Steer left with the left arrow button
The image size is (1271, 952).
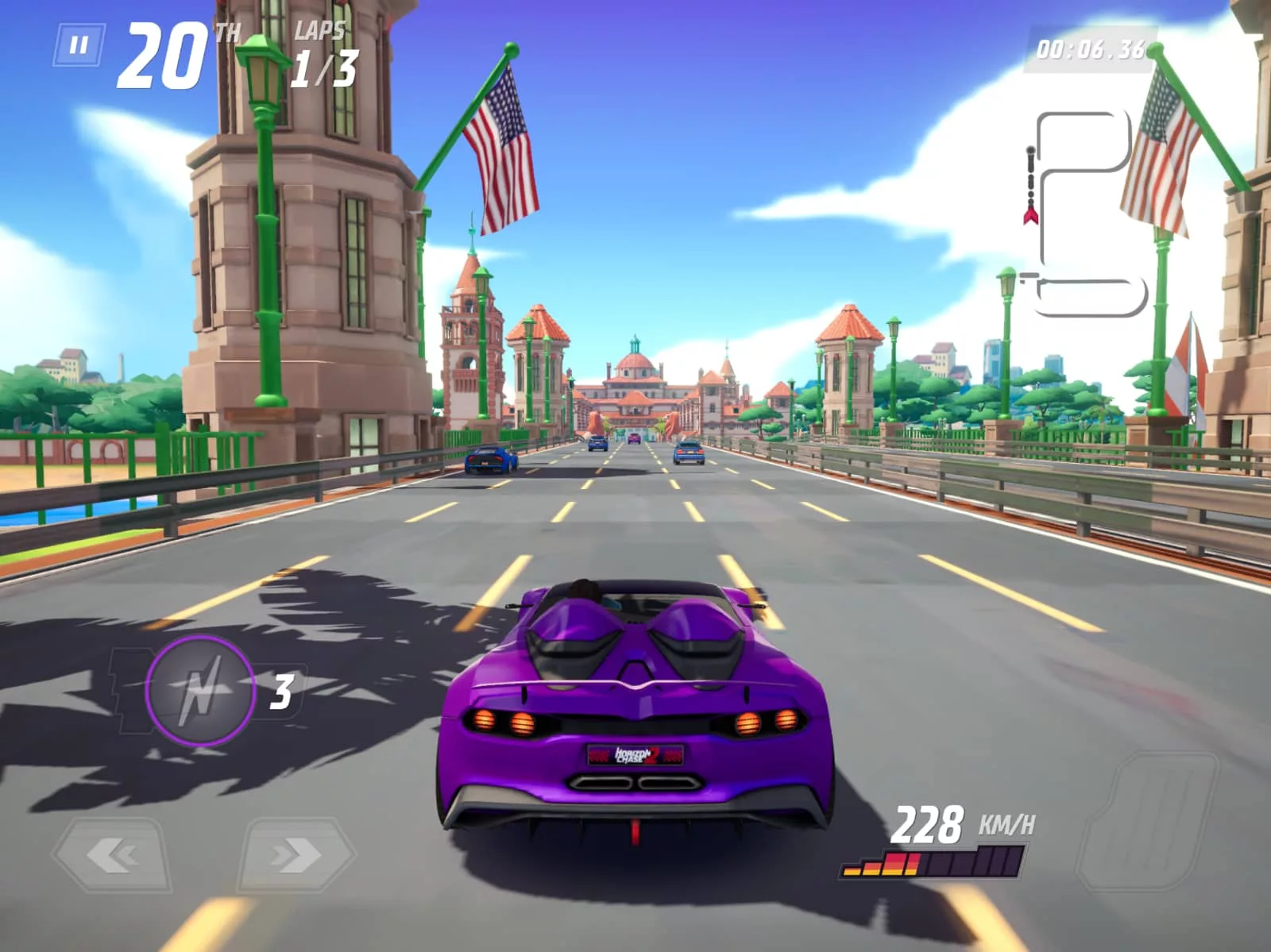(x=112, y=855)
